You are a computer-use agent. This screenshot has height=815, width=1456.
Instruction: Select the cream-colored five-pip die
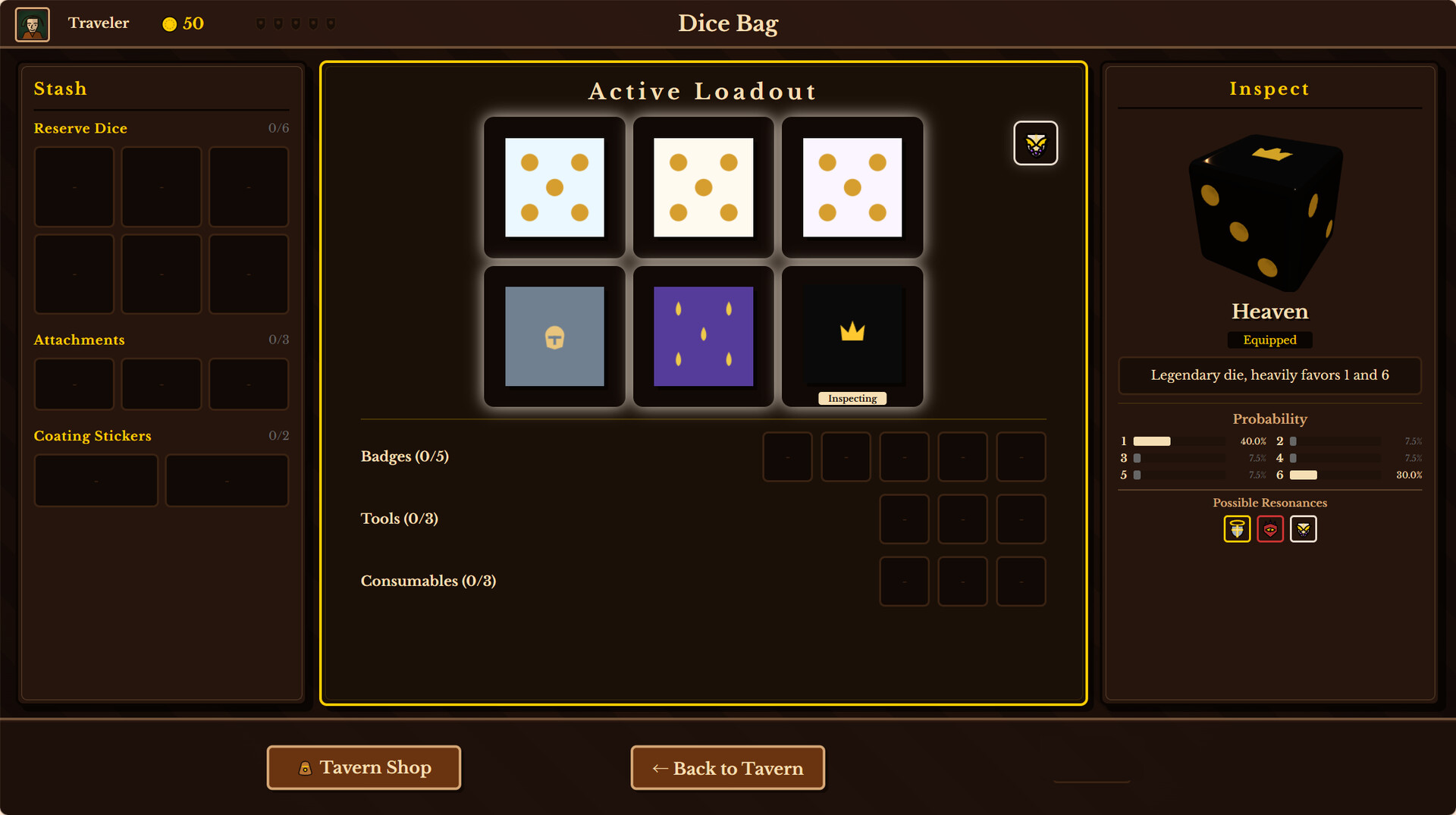point(703,187)
